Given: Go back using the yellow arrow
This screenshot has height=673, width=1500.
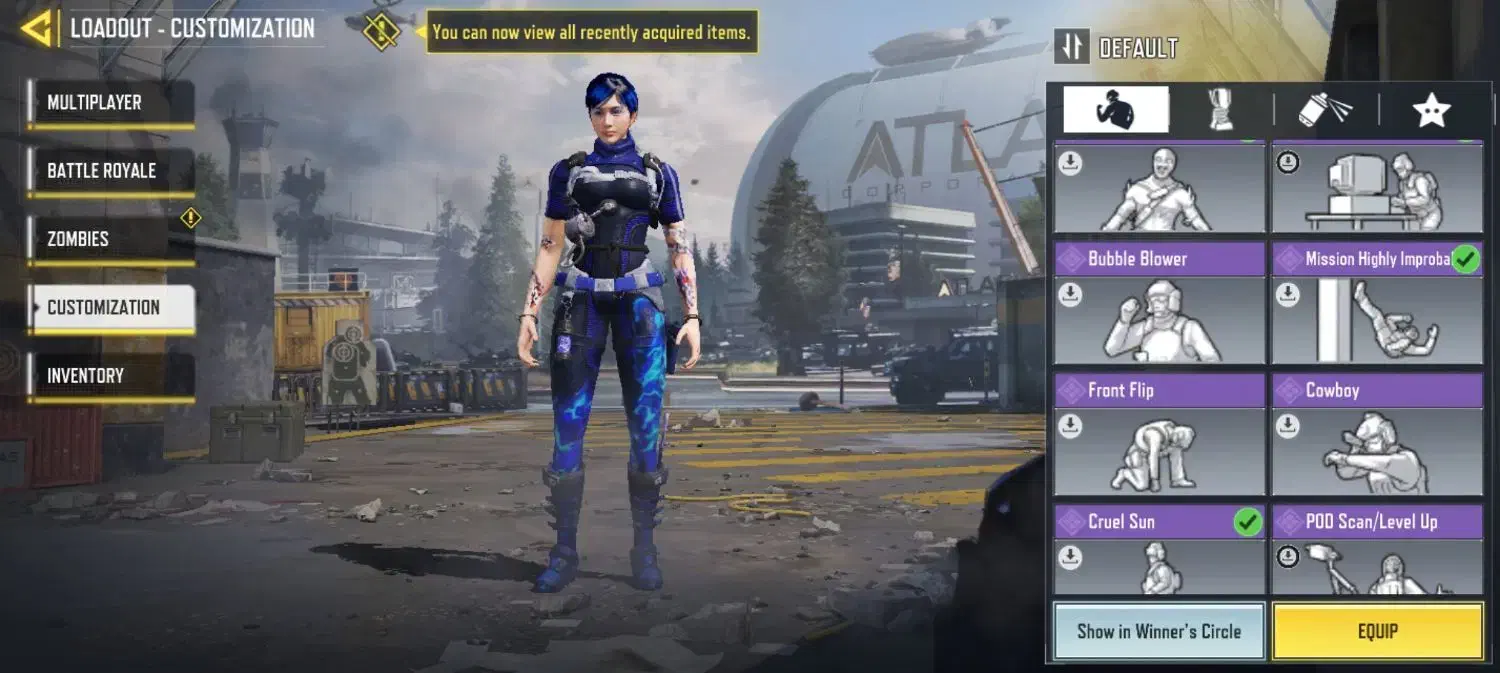Looking at the screenshot, I should (36, 28).
